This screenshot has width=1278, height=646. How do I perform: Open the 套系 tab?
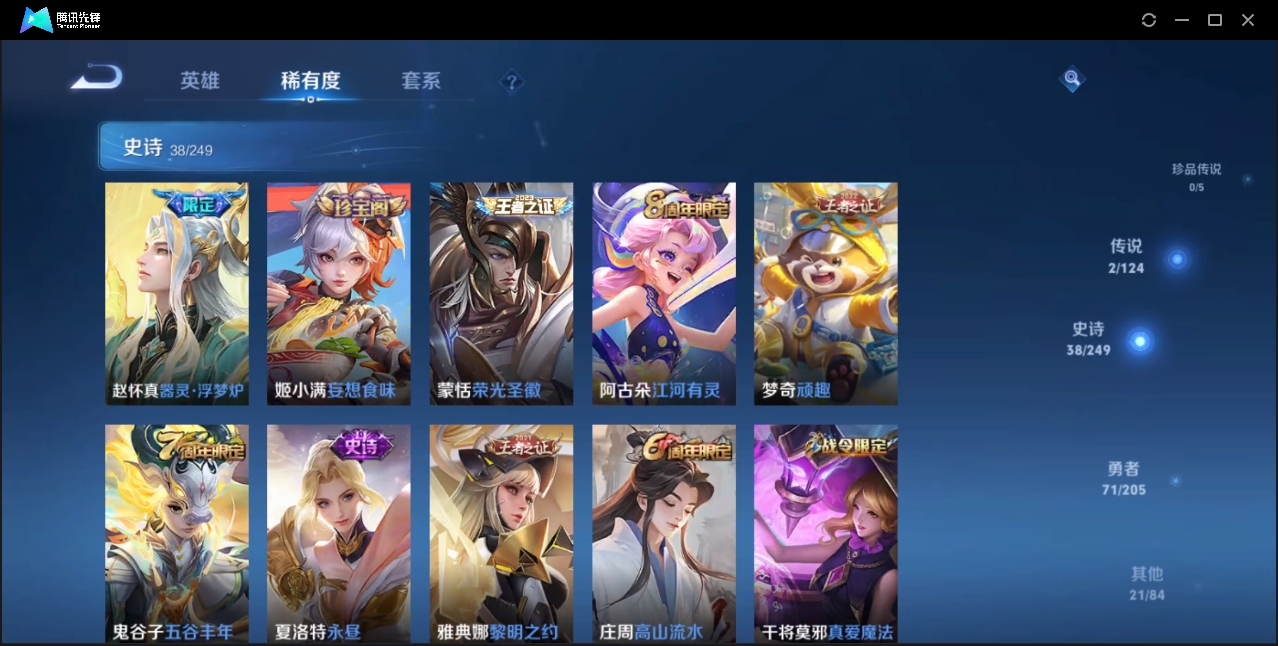[421, 81]
